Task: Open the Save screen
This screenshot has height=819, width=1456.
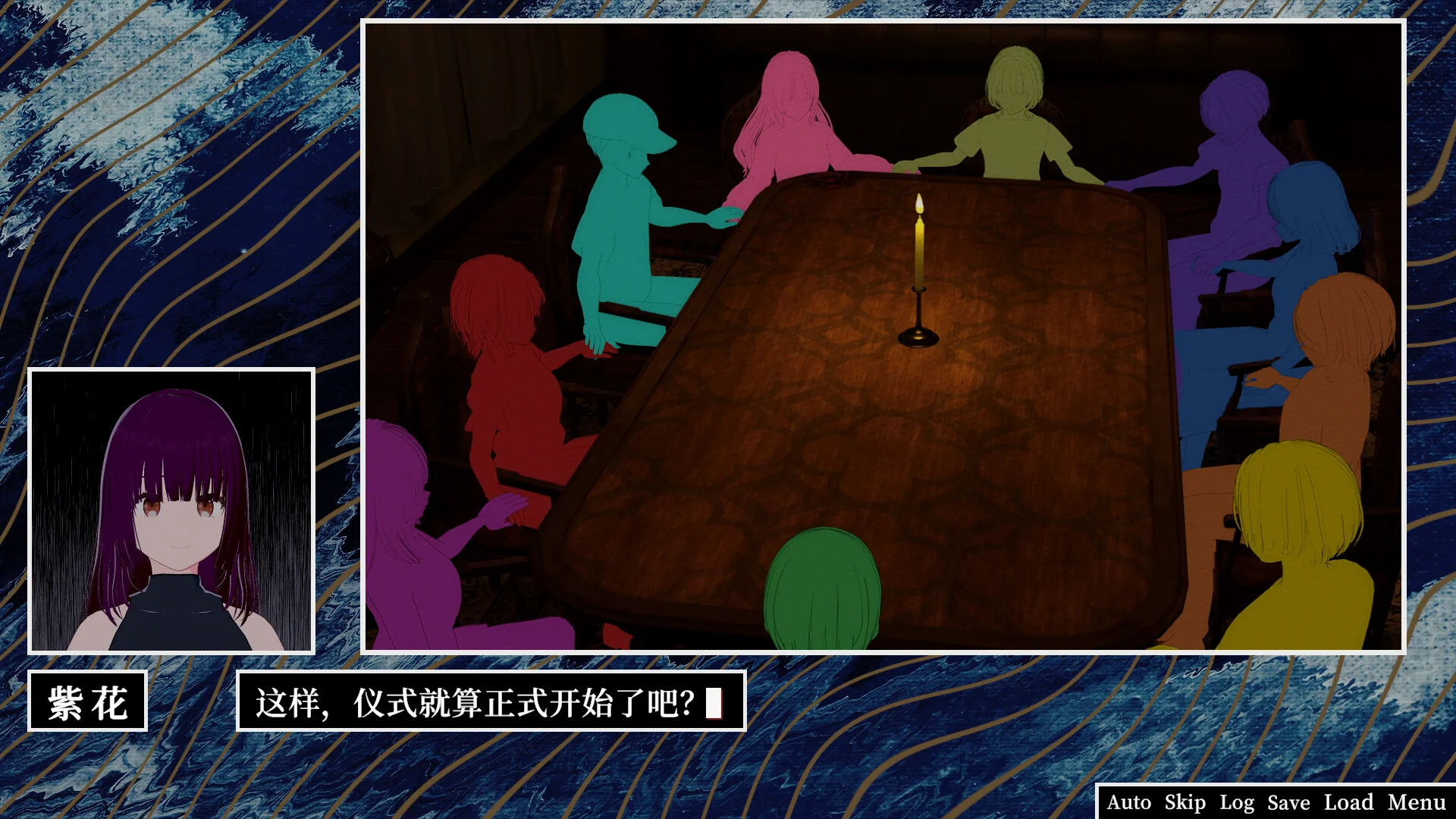Action: [1288, 802]
